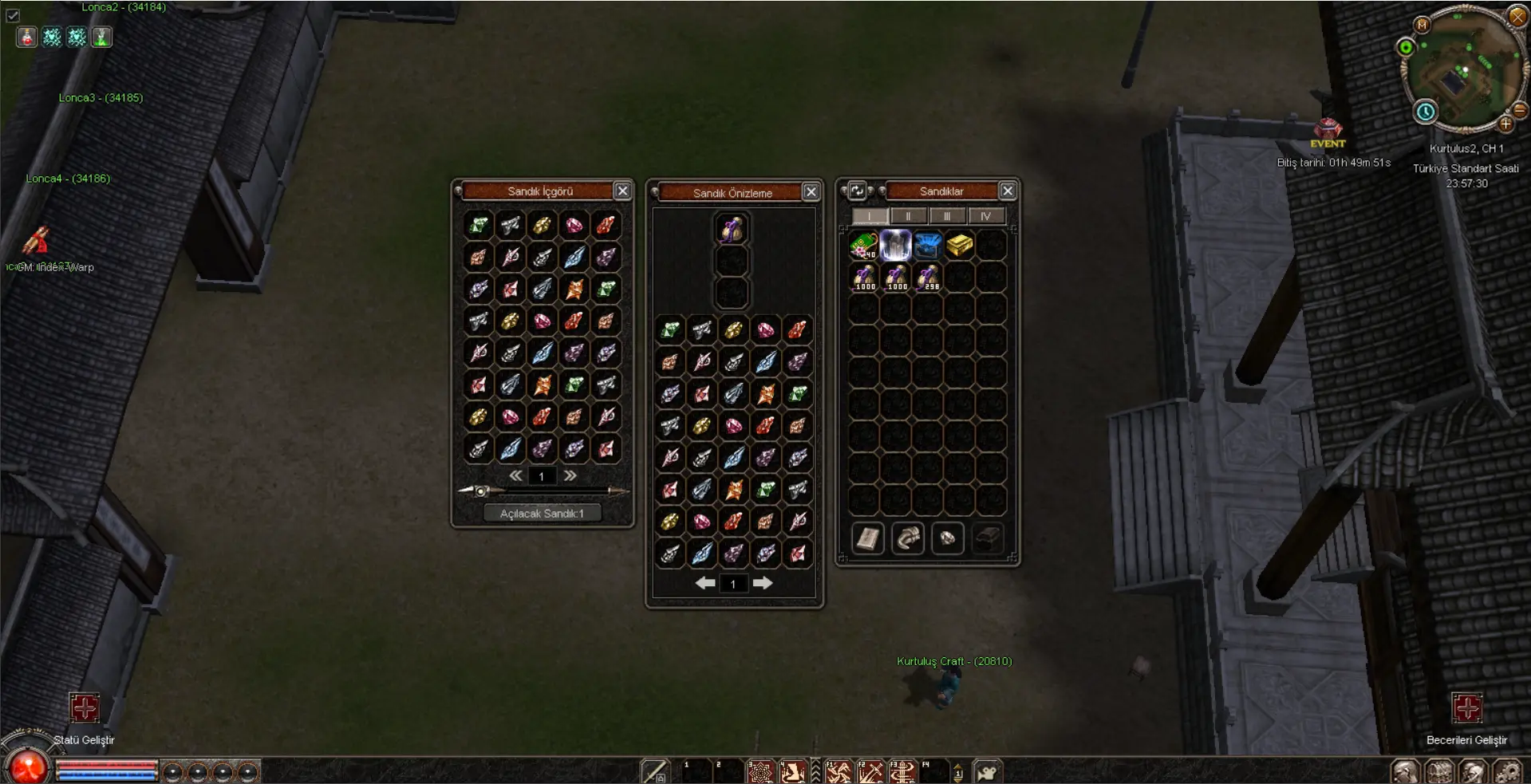Select the golden chest item

click(x=960, y=246)
